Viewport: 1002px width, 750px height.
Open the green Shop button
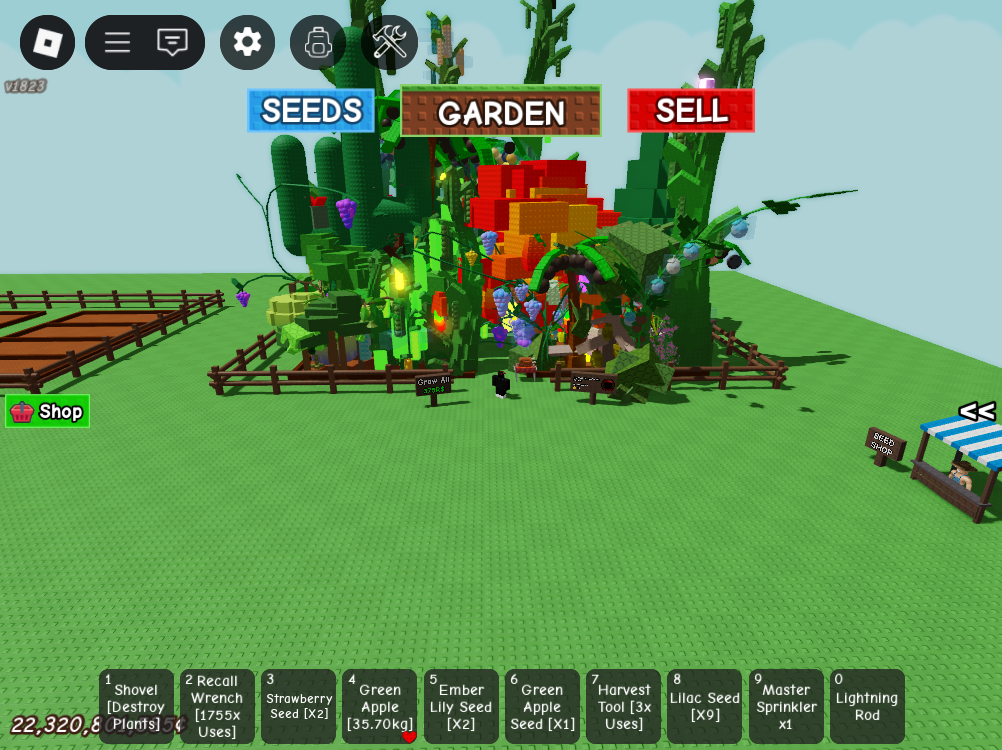tap(48, 411)
